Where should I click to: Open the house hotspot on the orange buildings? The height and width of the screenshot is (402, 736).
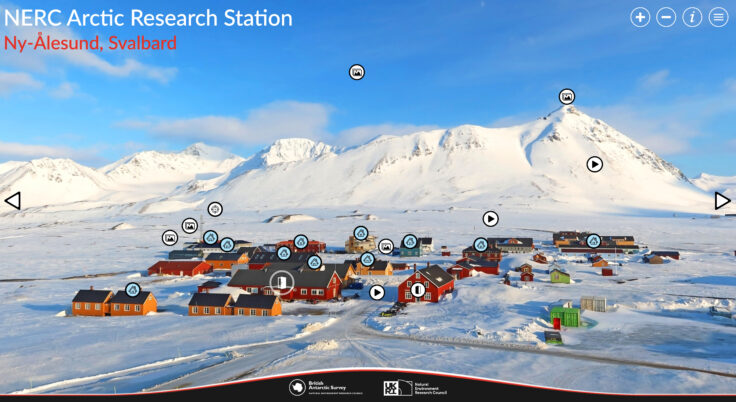pyautogui.click(x=133, y=290)
